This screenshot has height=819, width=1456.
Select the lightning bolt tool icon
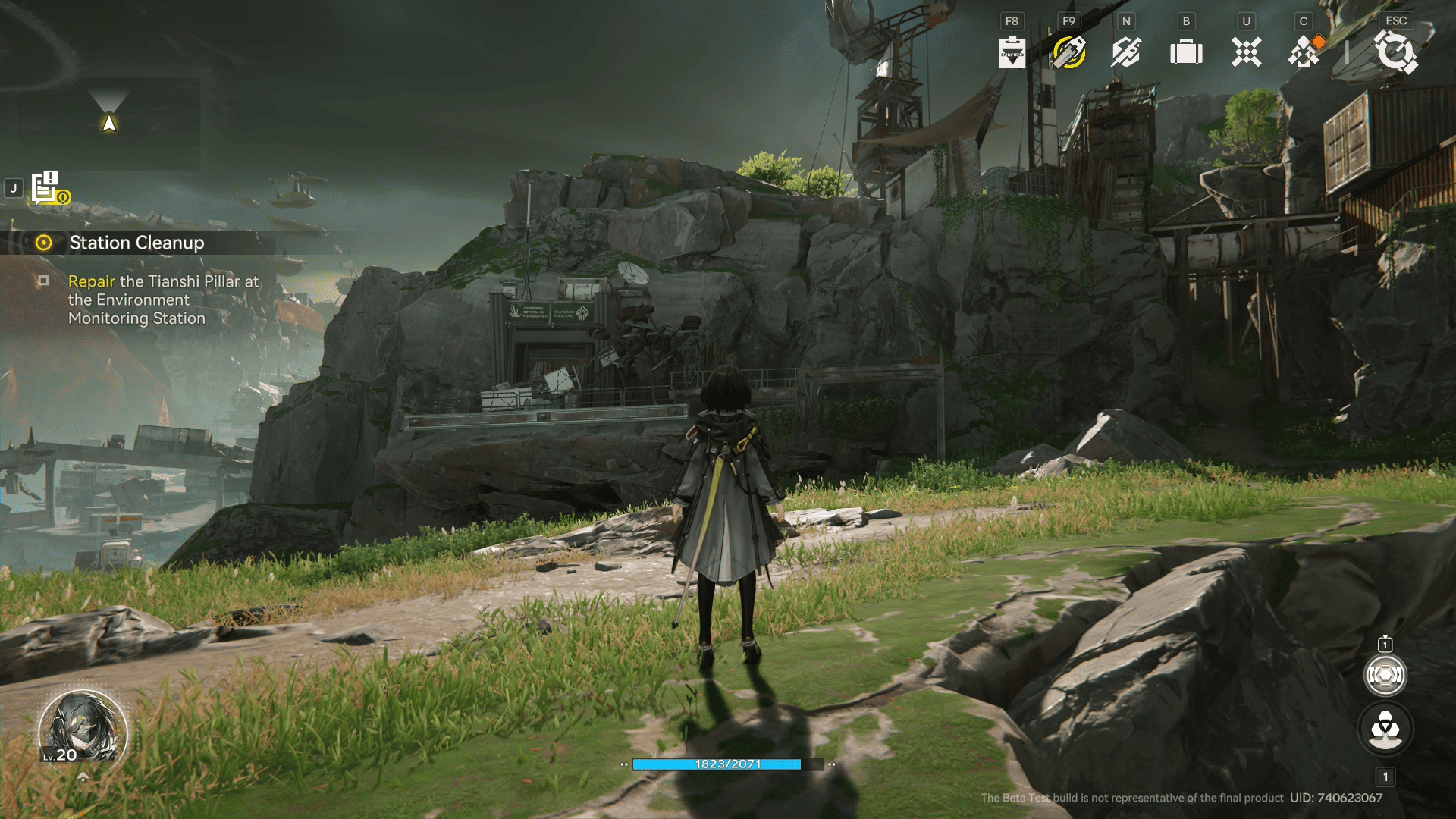tap(1126, 52)
